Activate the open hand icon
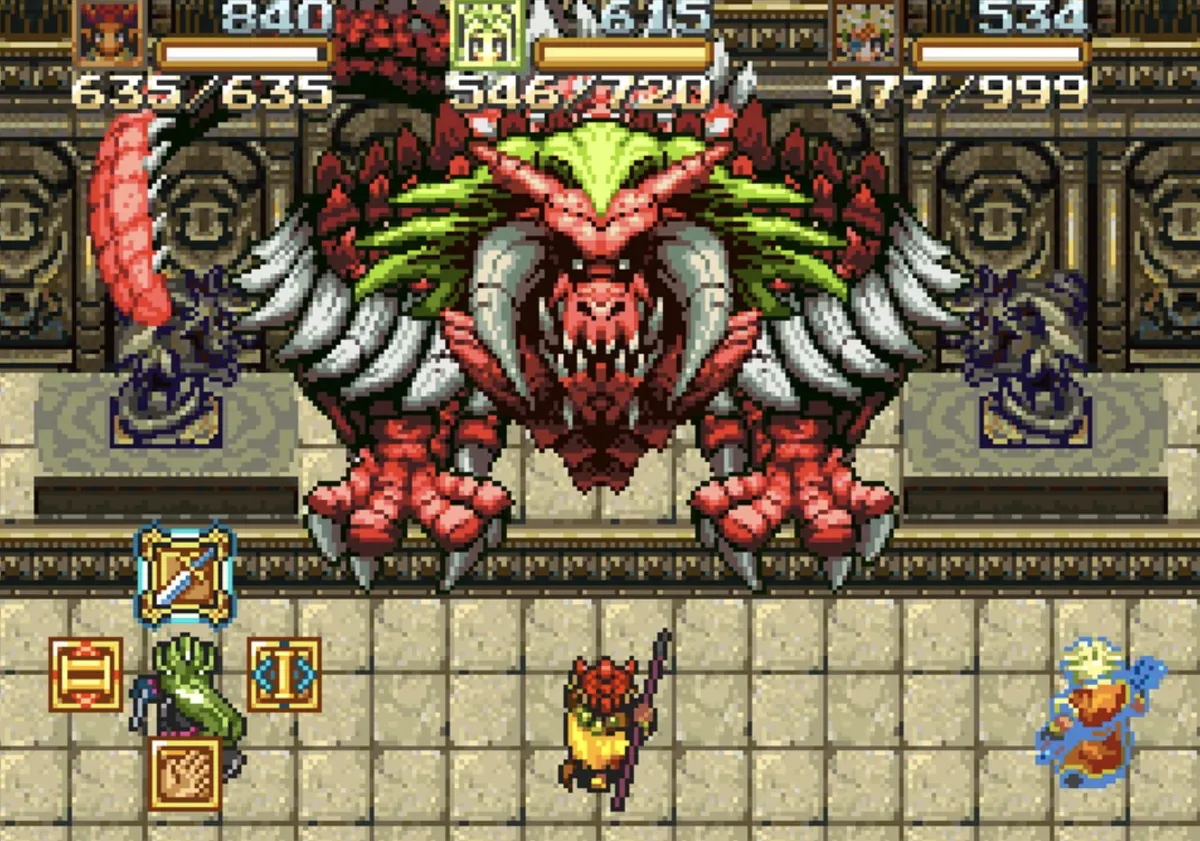The width and height of the screenshot is (1200, 841). point(185,773)
